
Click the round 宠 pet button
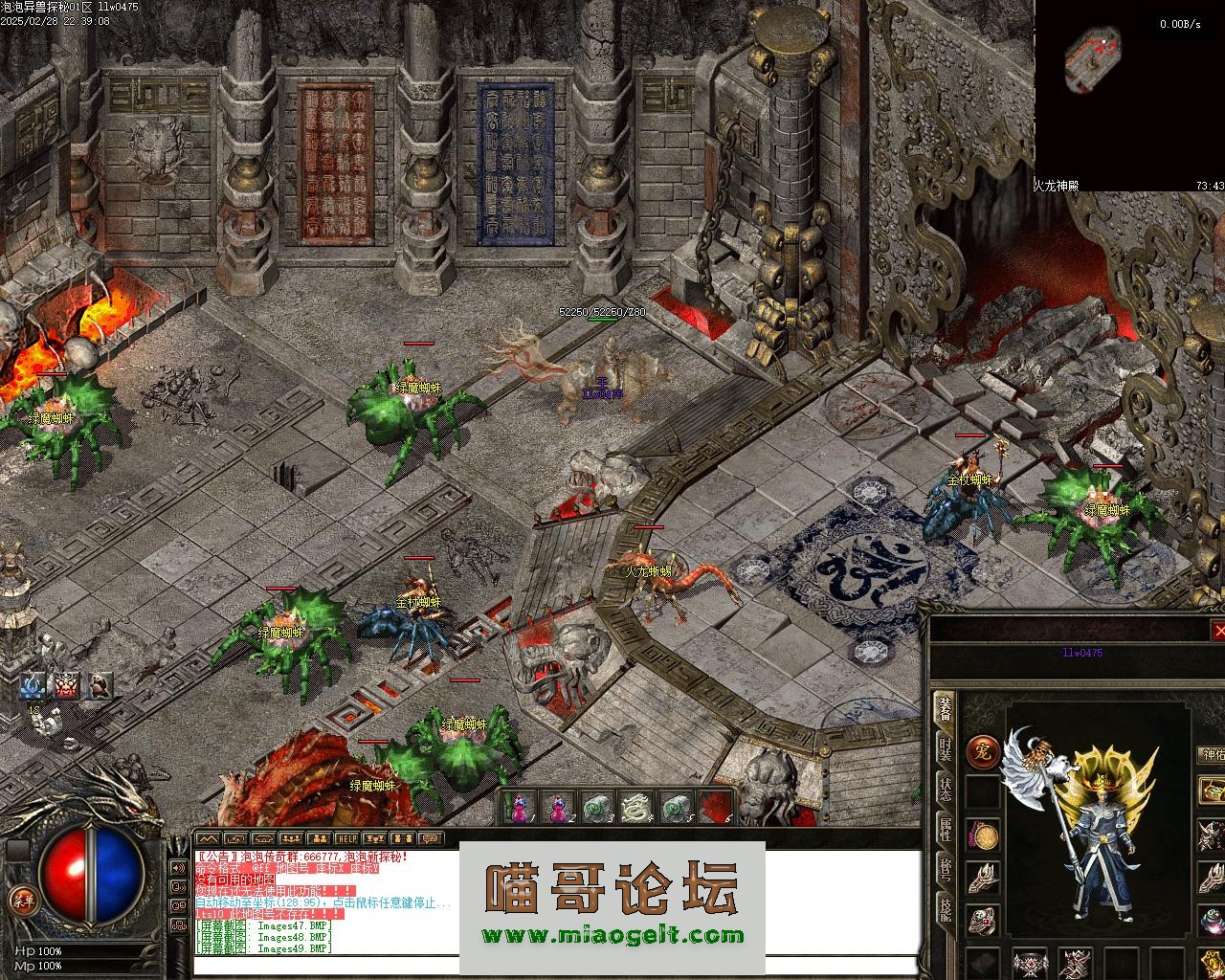(x=982, y=751)
